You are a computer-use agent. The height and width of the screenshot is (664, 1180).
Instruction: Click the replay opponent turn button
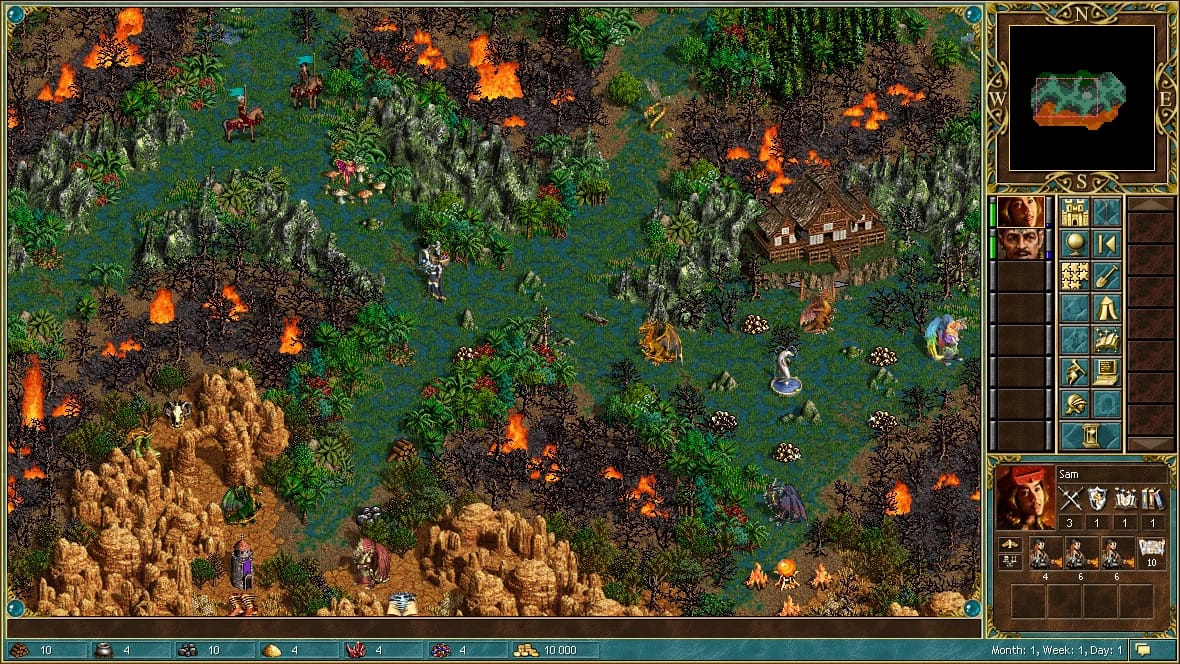(1106, 244)
